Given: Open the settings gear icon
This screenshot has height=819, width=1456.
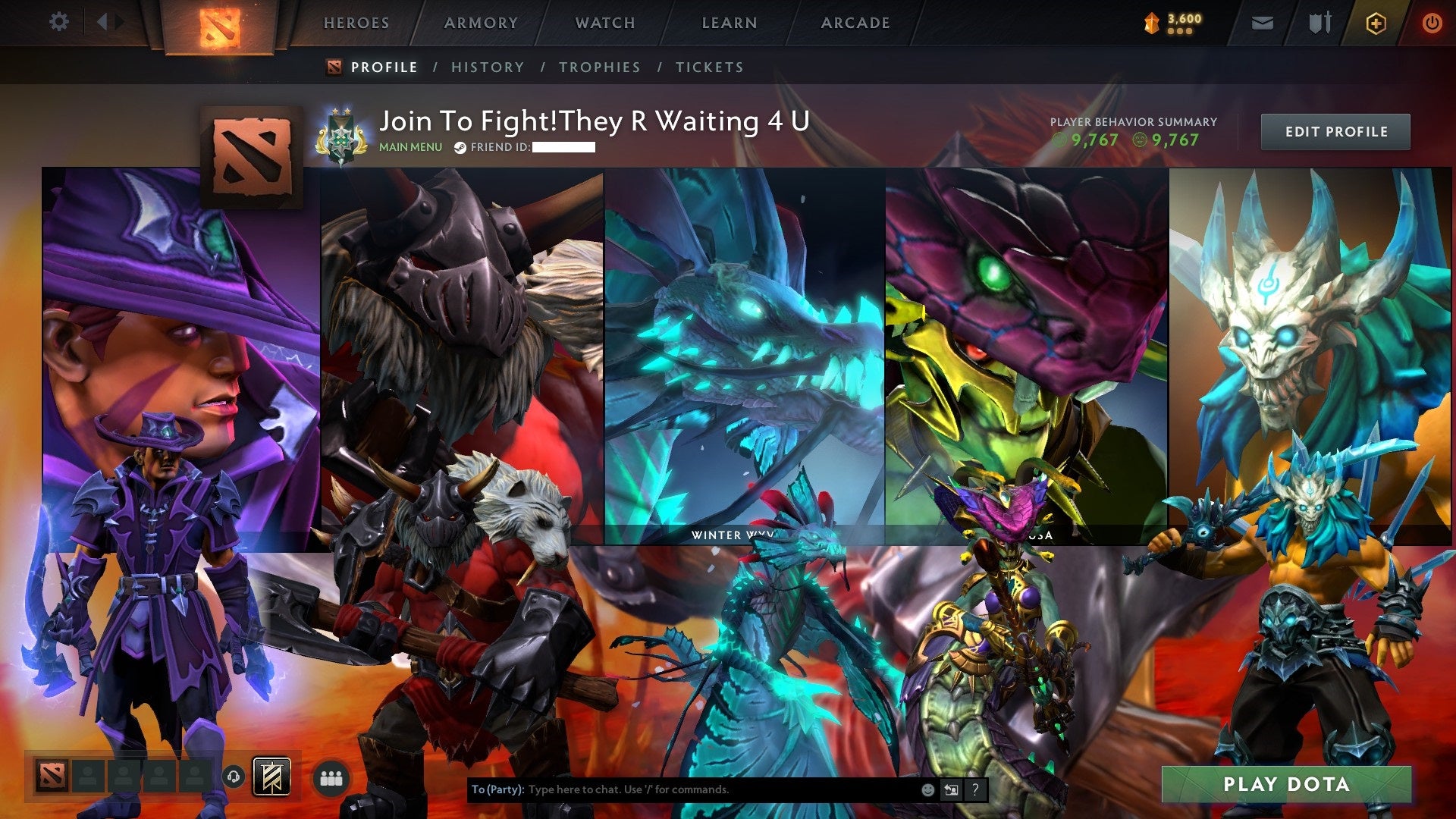Looking at the screenshot, I should pos(59,22).
